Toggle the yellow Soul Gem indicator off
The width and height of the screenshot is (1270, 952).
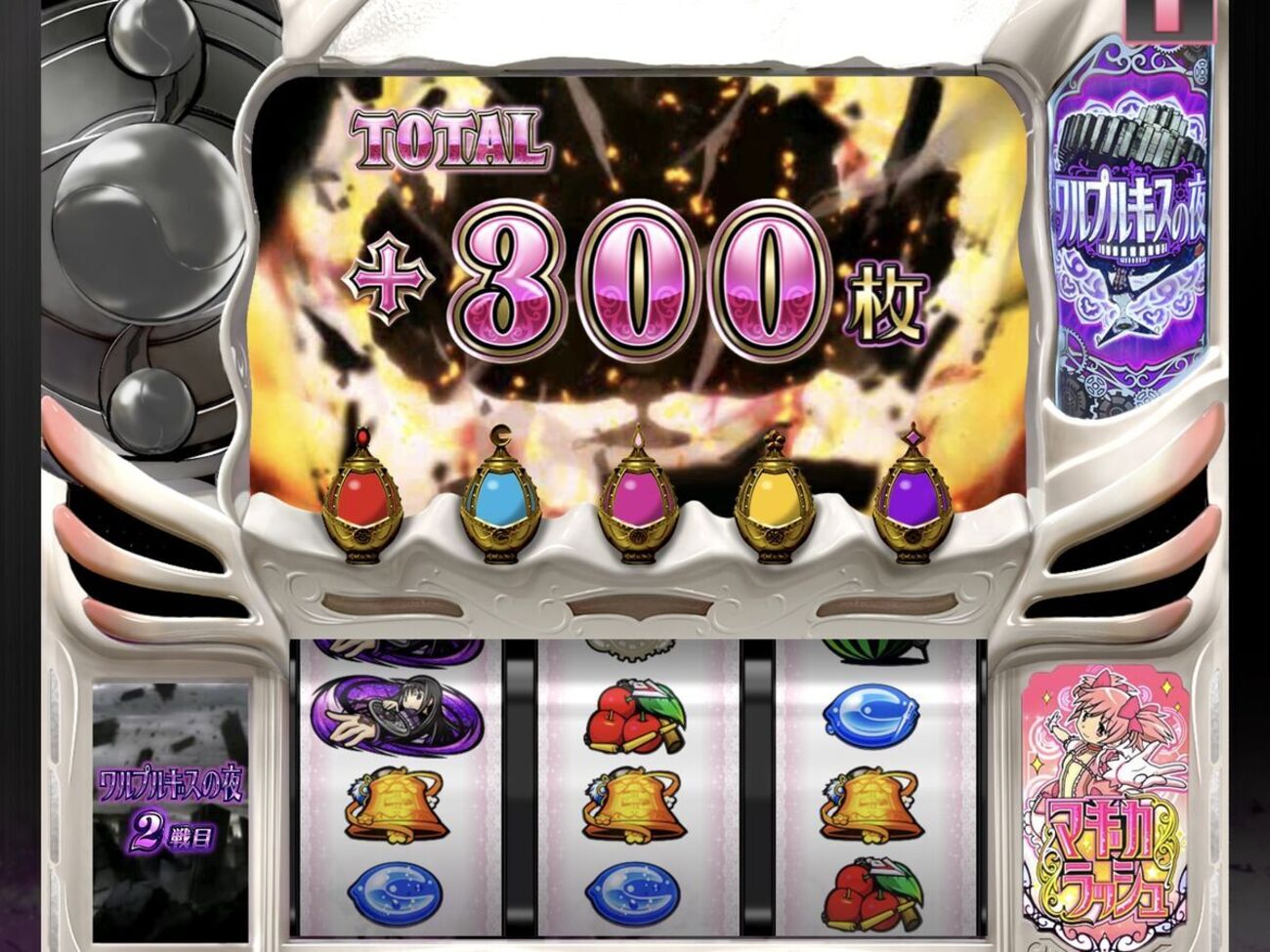[772, 498]
